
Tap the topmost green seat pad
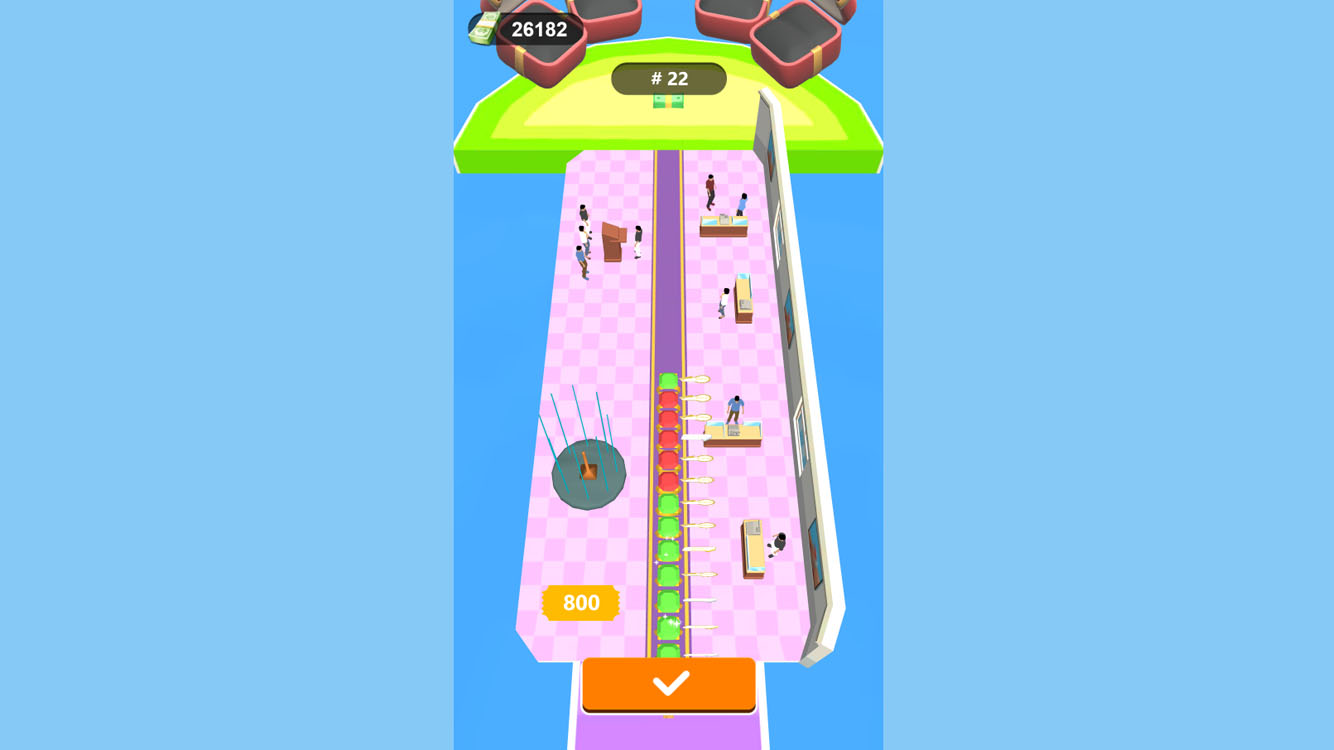[667, 382]
